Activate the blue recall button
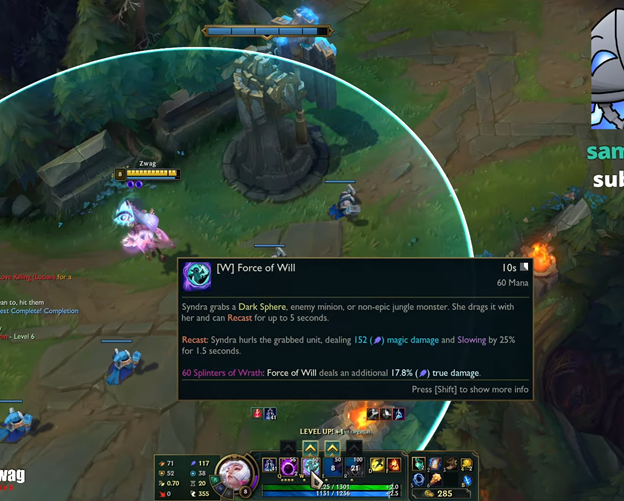Screen dimensions: 624x501 point(467,481)
